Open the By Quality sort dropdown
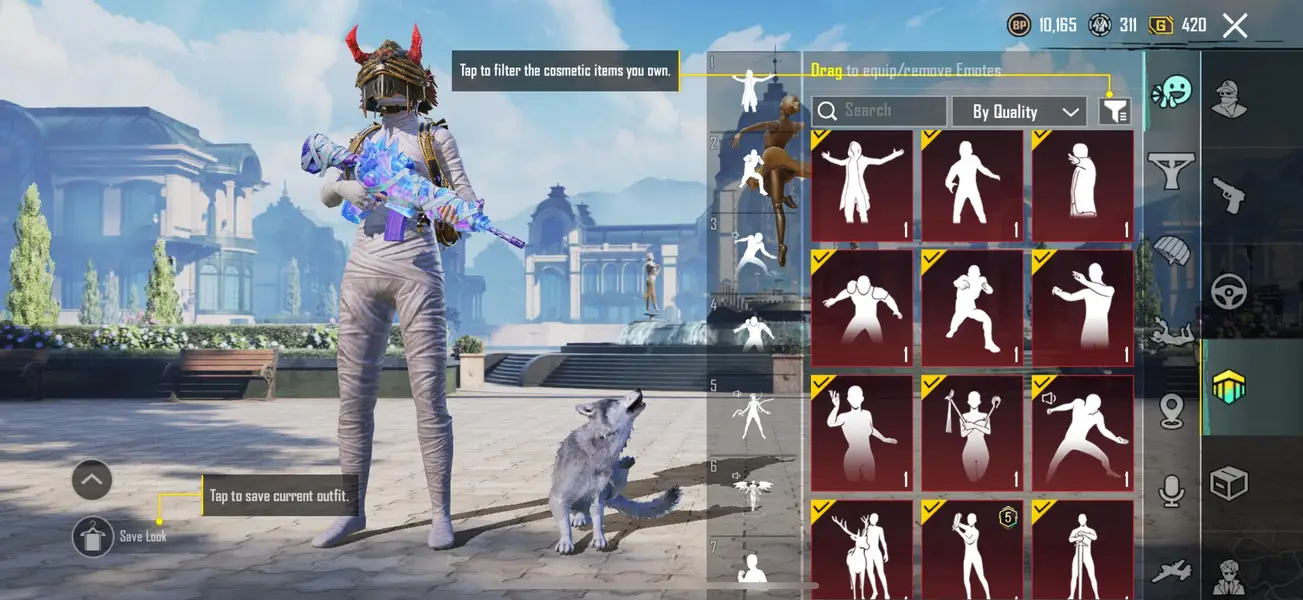 1018,112
